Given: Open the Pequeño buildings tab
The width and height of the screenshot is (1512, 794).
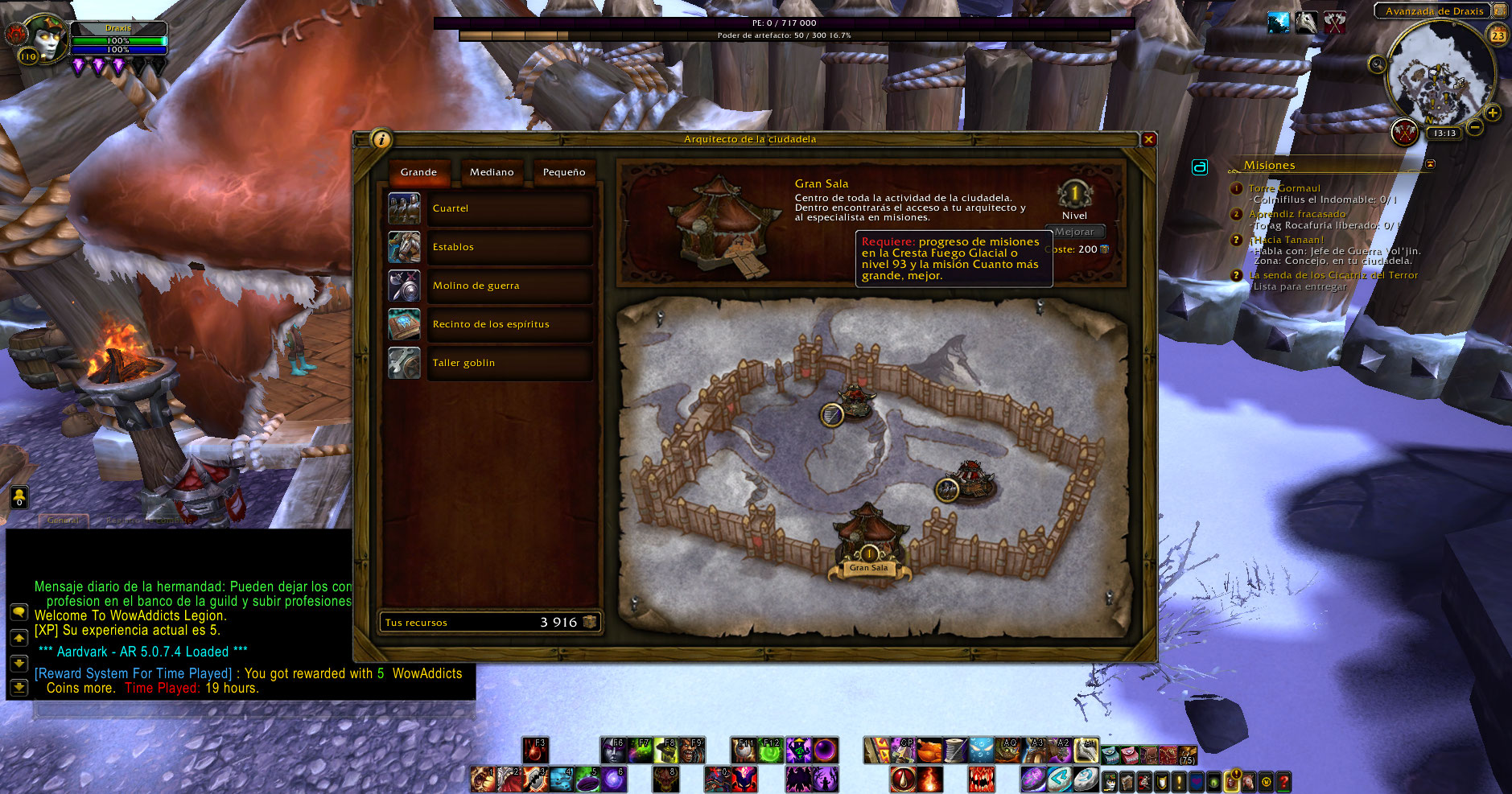Looking at the screenshot, I should (563, 172).
